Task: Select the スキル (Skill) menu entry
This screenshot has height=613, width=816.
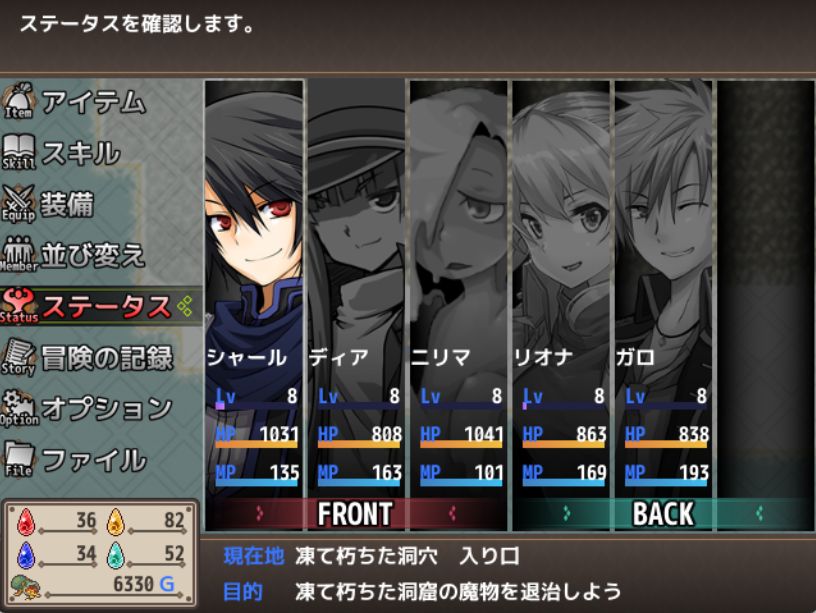Action: pos(80,153)
